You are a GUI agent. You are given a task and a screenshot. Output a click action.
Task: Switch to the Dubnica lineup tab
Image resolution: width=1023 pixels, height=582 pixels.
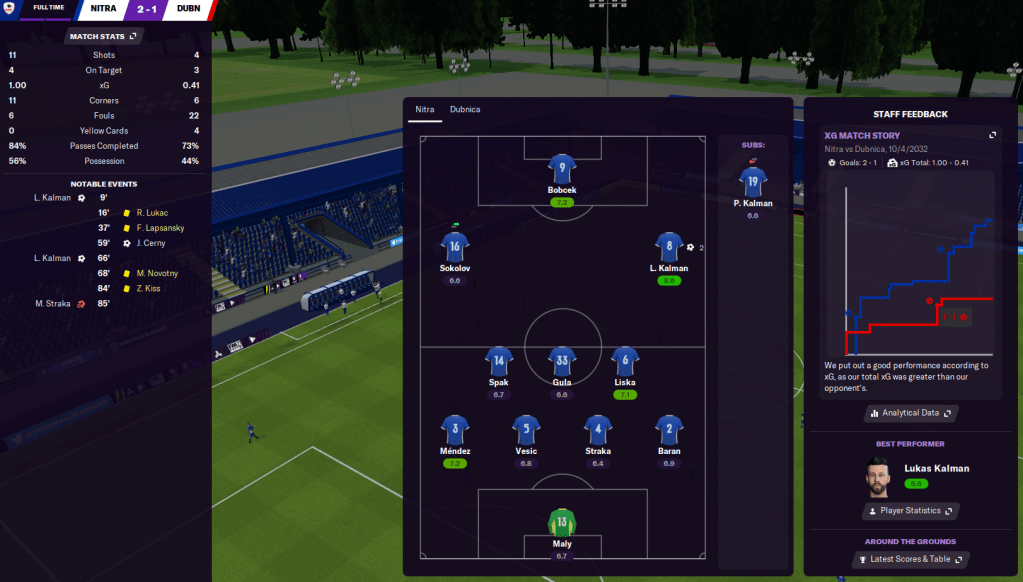pyautogui.click(x=464, y=109)
